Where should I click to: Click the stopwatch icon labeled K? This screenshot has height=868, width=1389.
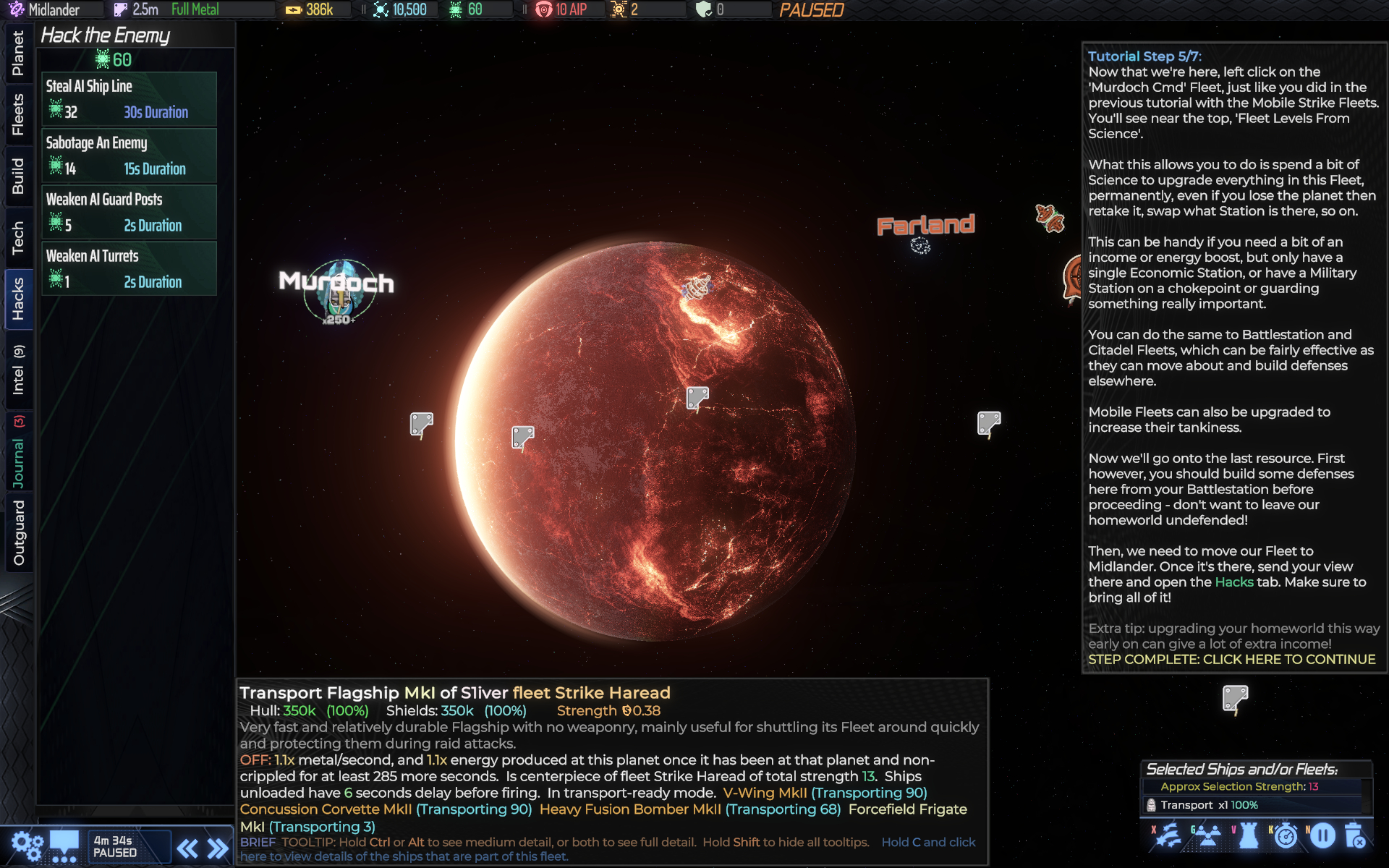coord(1287,837)
